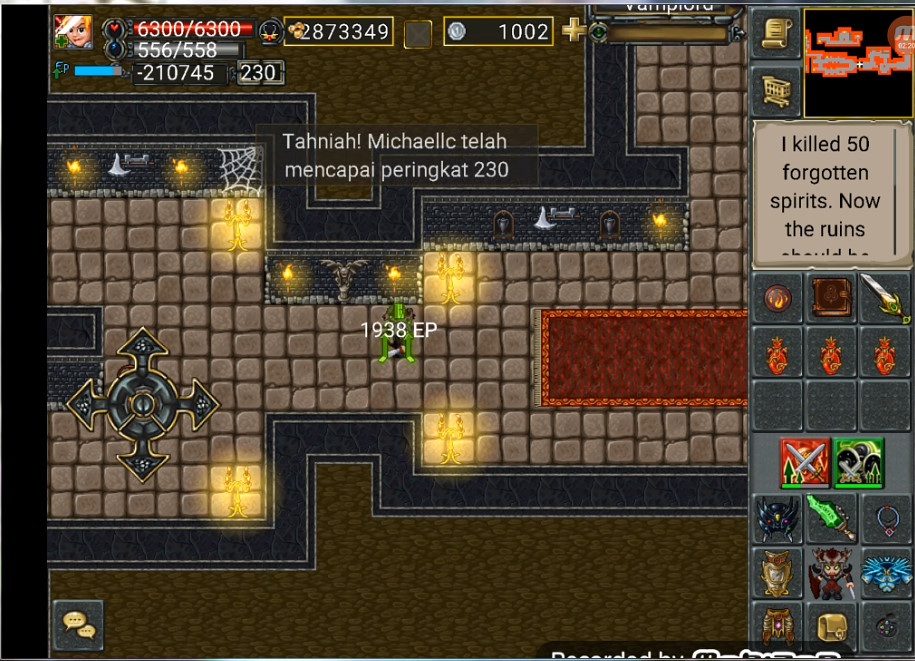Select the fire orb slot
This screenshot has height=661, width=915.
click(x=778, y=299)
